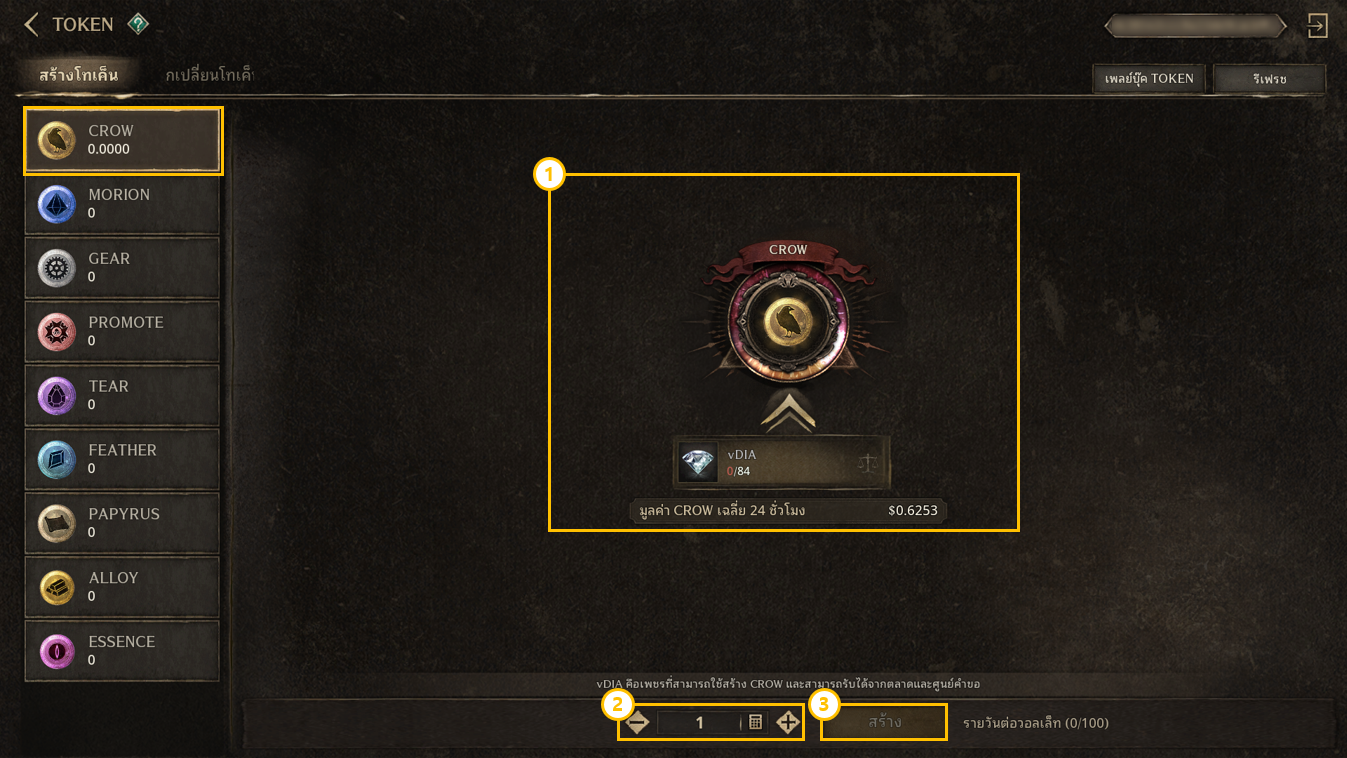The image size is (1347, 758).
Task: Choose the FEATHER token row
Action: pos(122,460)
